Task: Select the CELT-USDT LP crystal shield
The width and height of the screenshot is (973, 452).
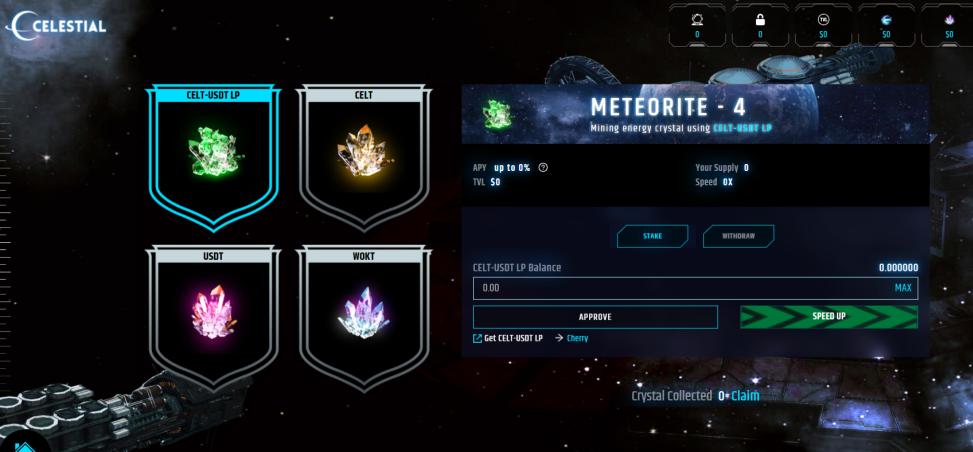Action: [x=213, y=152]
